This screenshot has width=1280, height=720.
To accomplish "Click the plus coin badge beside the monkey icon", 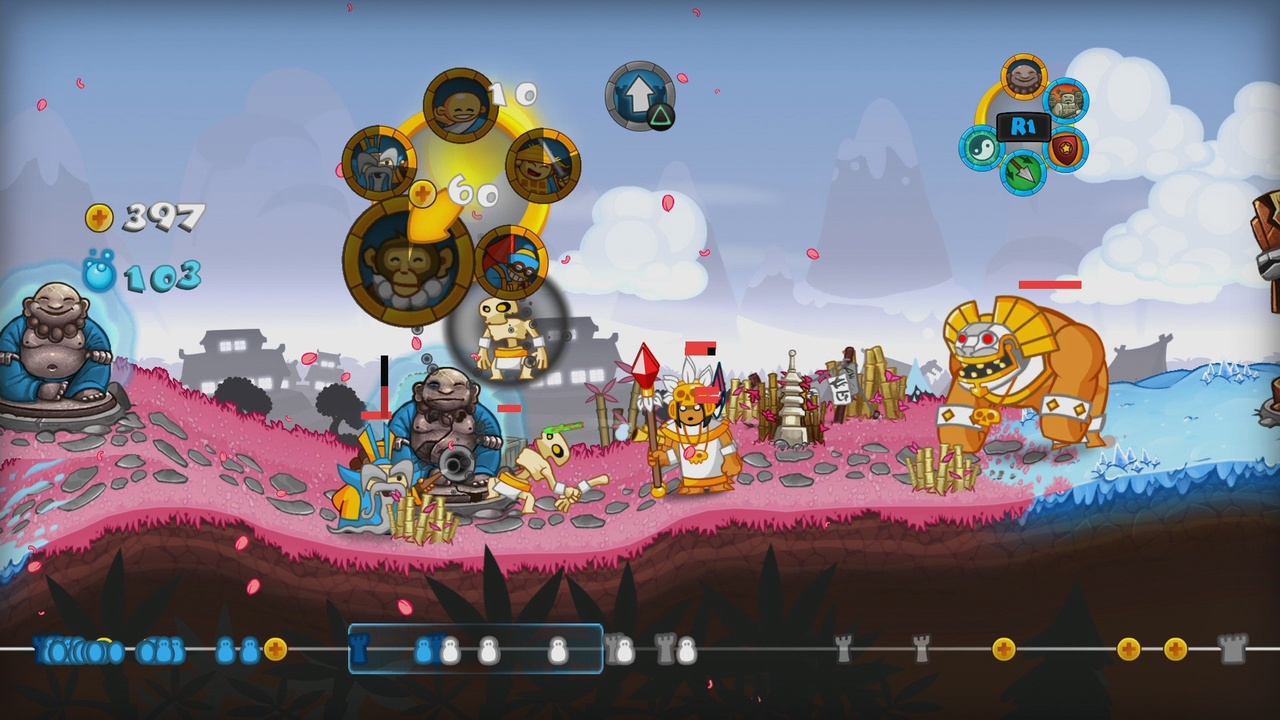I will pyautogui.click(x=422, y=193).
